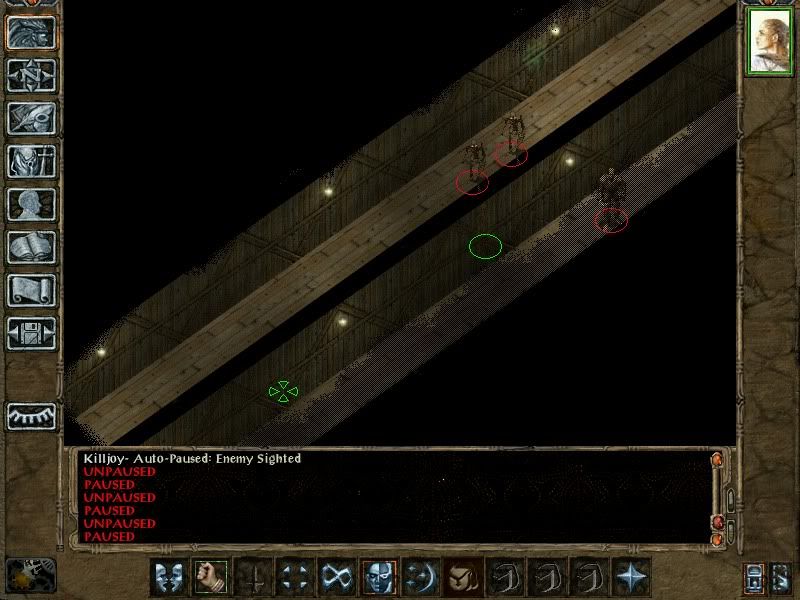This screenshot has height=600, width=800.
Task: Open the special abilities star button
Action: (x=631, y=576)
